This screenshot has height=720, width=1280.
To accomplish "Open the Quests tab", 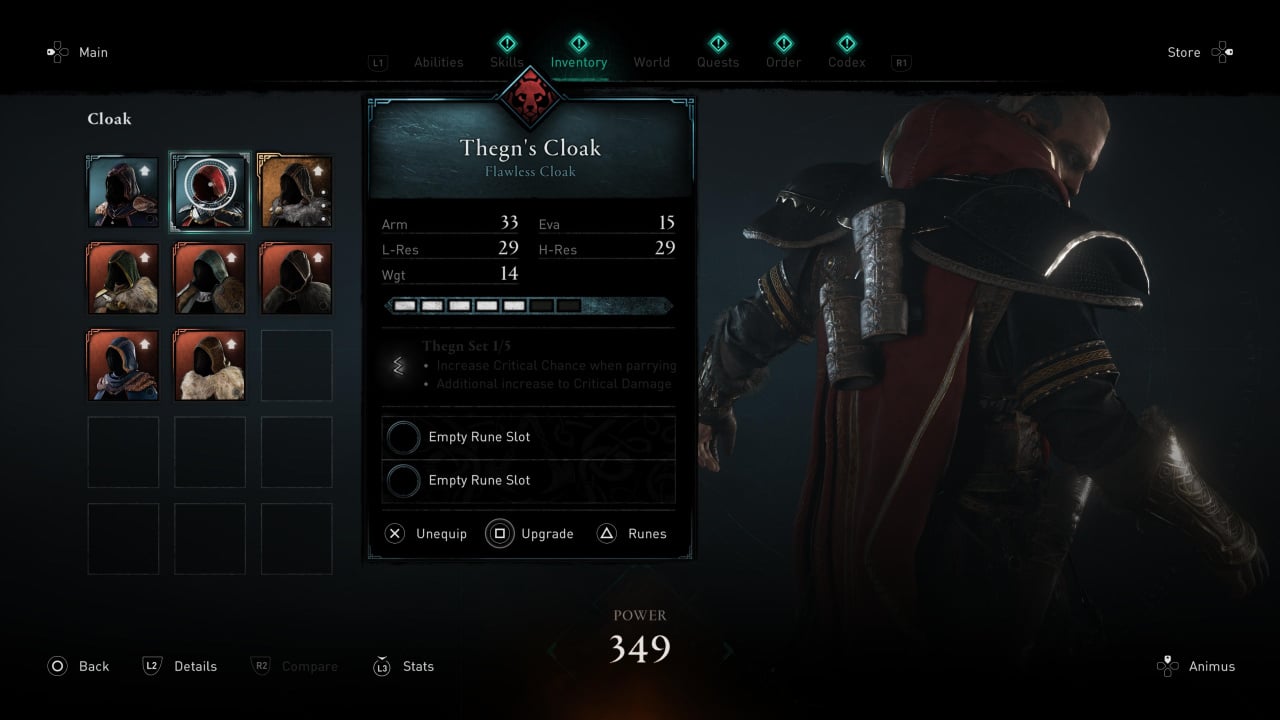I will tap(718, 61).
